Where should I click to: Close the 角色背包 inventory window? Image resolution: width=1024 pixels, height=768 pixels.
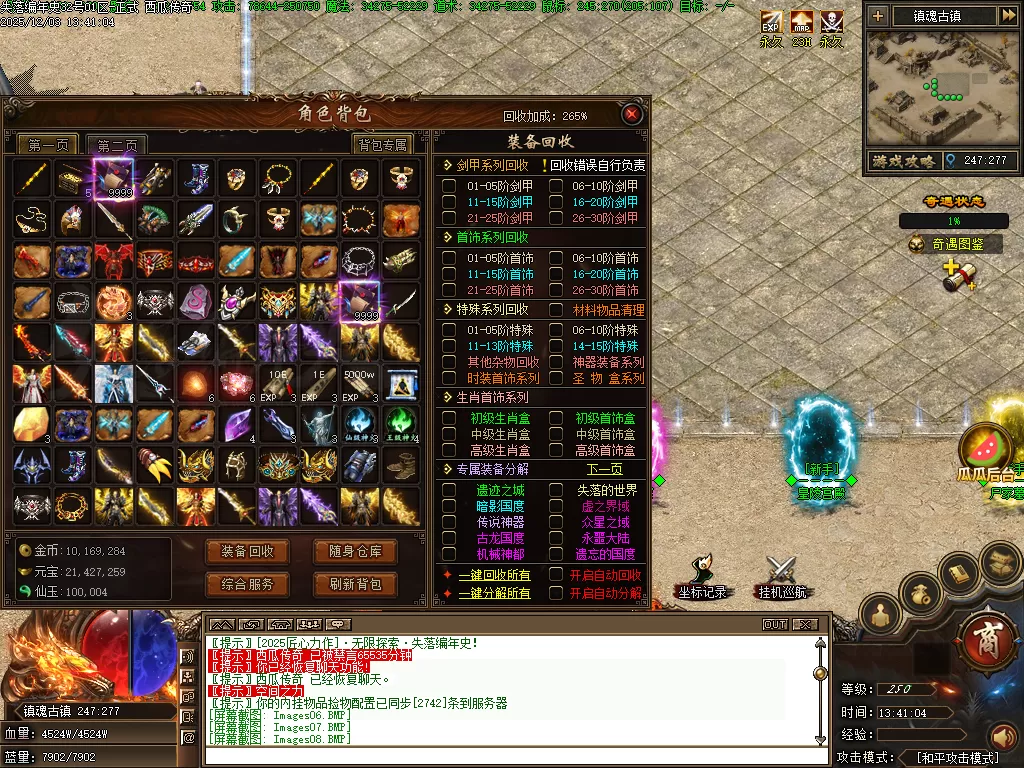(x=631, y=115)
